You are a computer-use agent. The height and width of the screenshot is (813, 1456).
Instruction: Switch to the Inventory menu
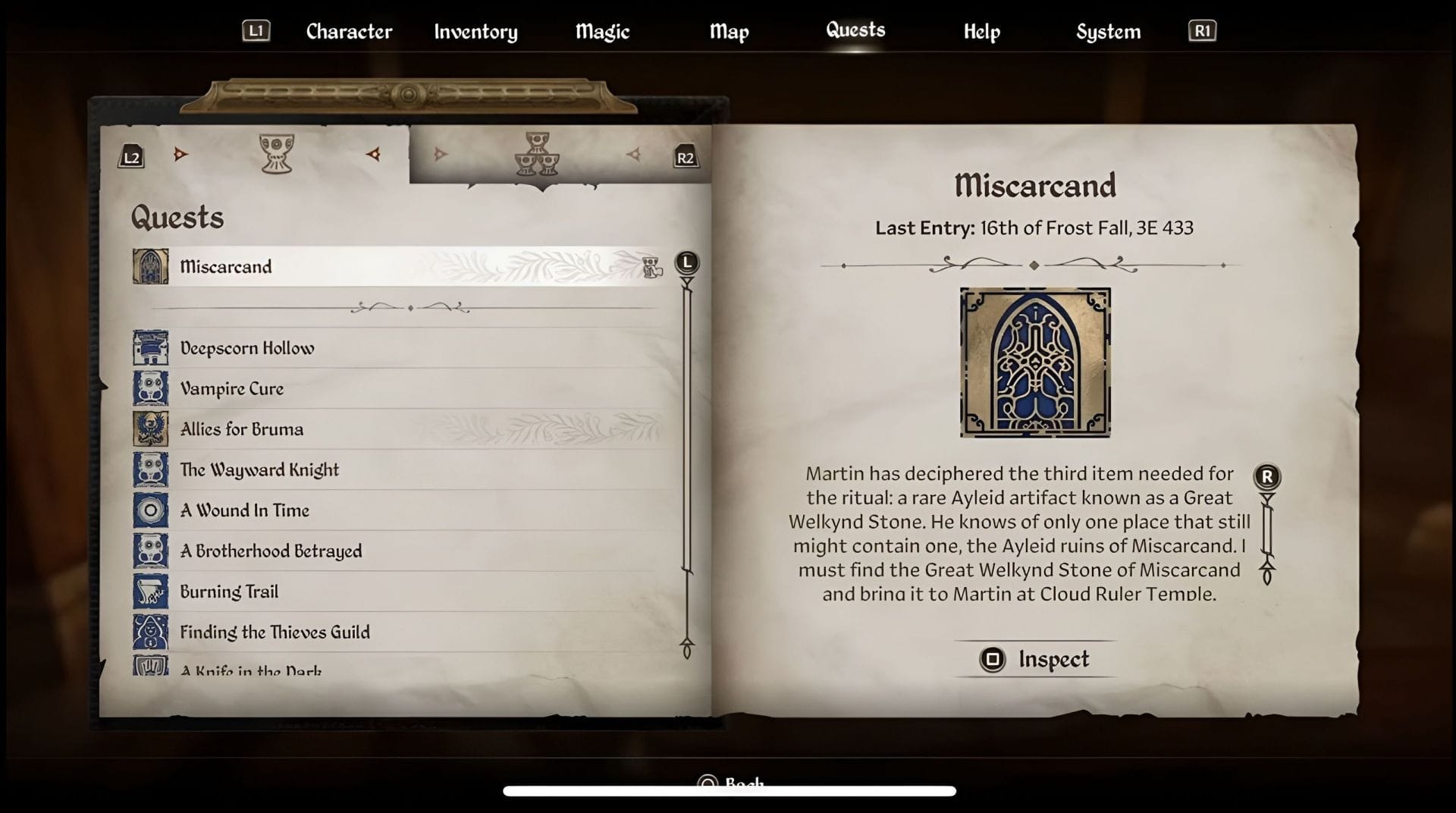475,32
